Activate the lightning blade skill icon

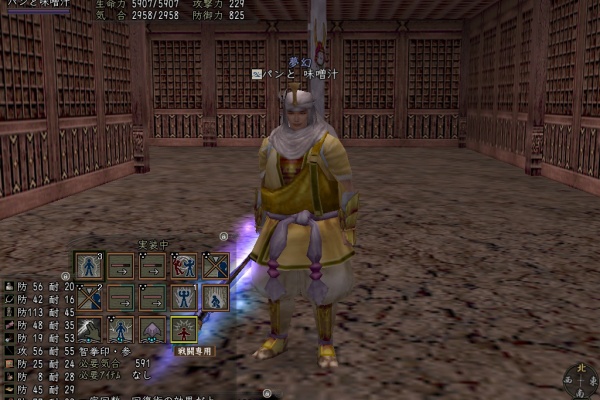[x=89, y=328]
